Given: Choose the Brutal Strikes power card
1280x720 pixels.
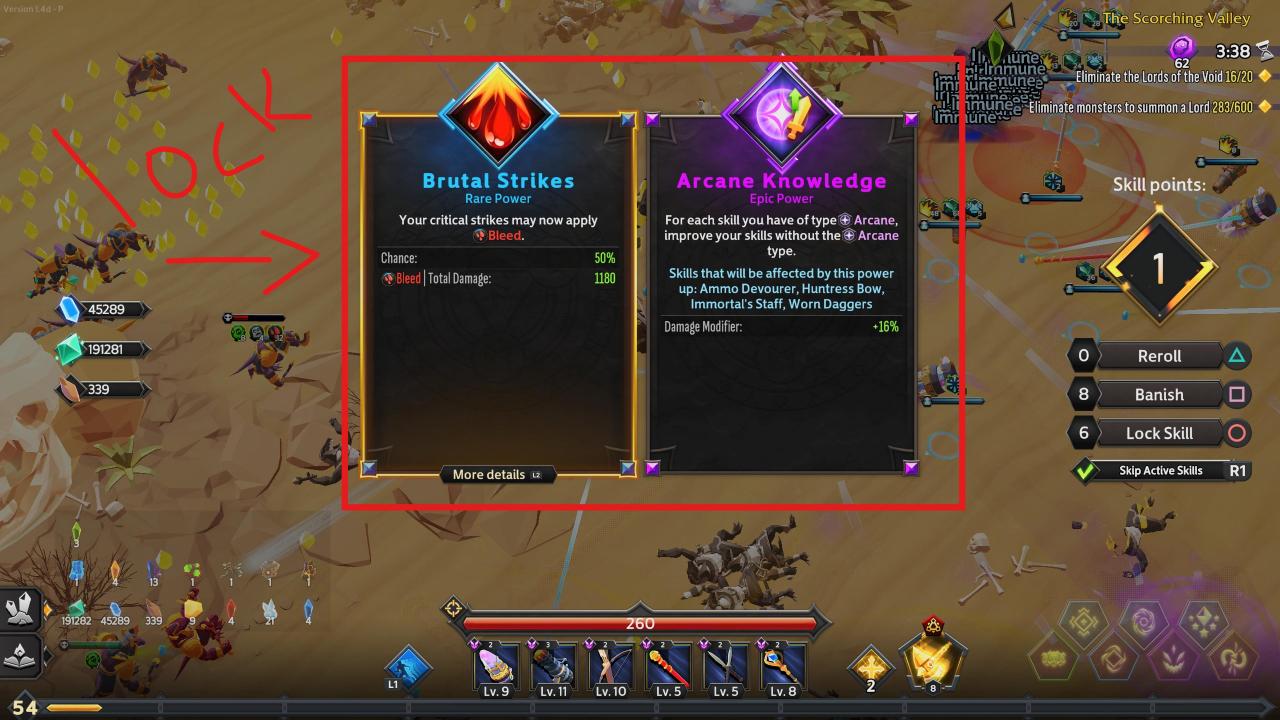Looking at the screenshot, I should (x=498, y=300).
